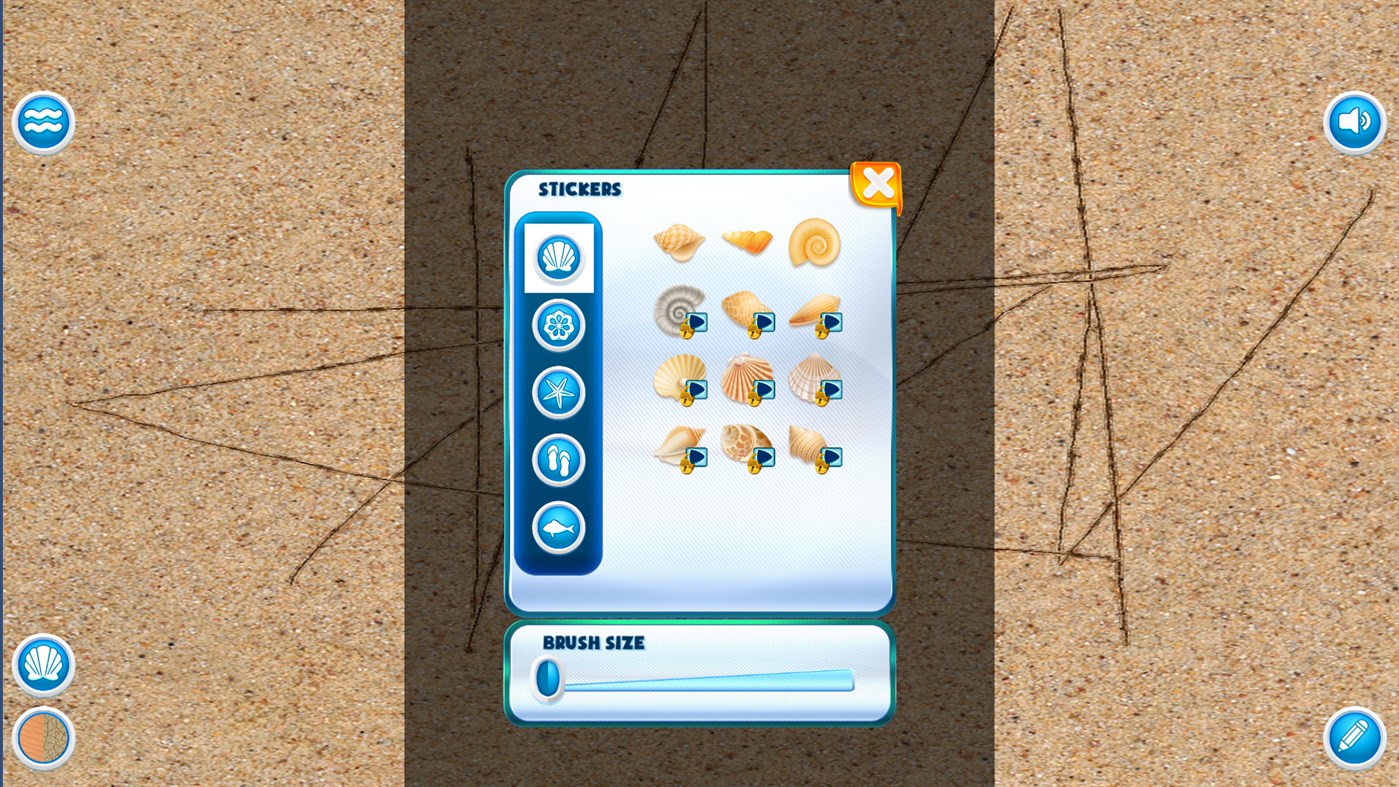Activate the waves tool
Viewport: 1399px width, 787px height.
point(43,121)
